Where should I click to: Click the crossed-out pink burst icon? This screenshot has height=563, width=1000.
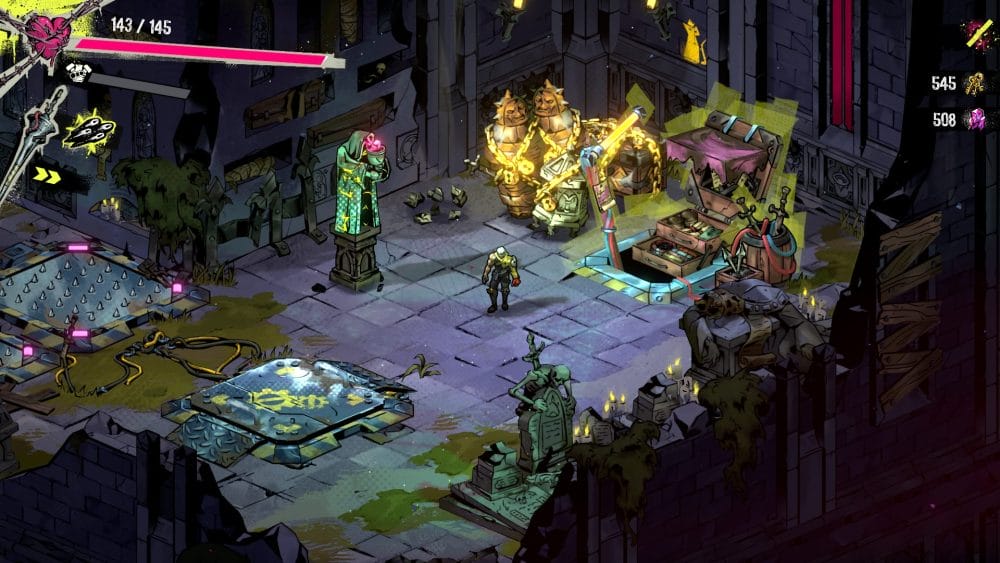click(976, 35)
